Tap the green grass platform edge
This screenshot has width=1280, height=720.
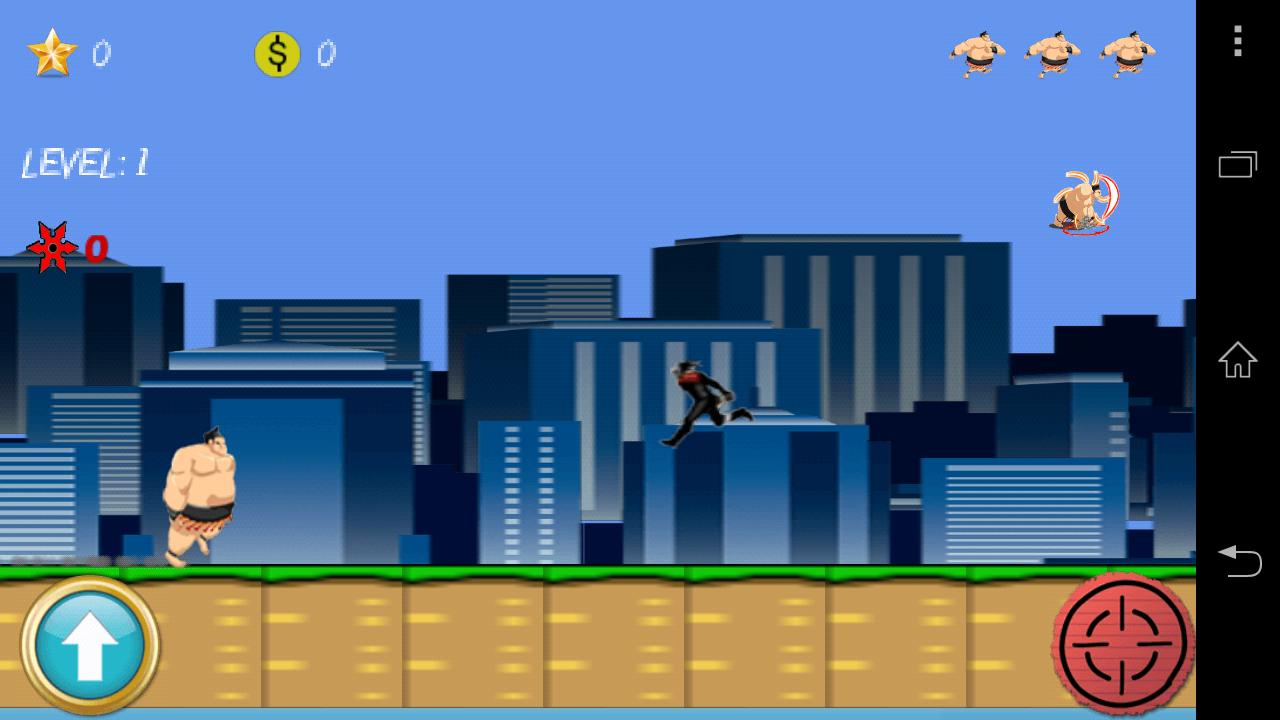pyautogui.click(x=500, y=572)
